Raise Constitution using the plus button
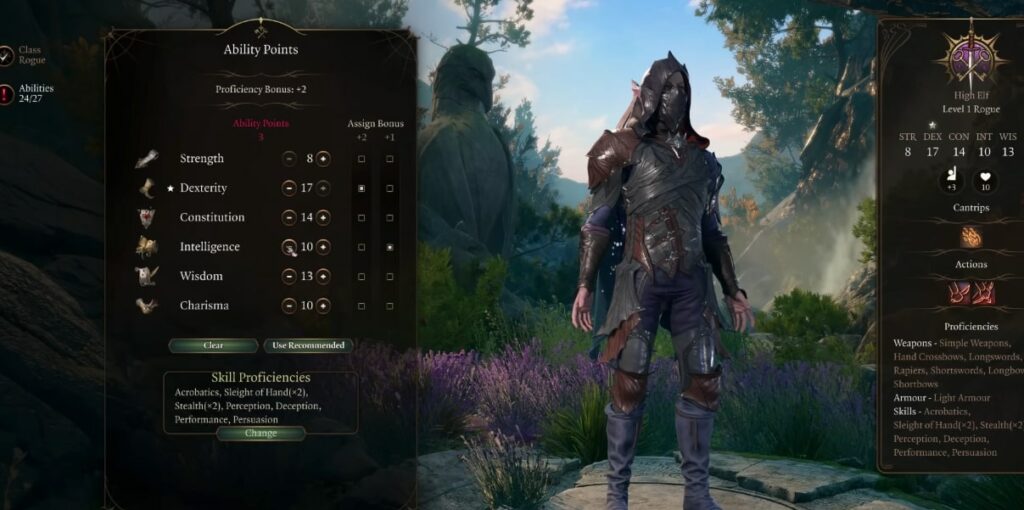The width and height of the screenshot is (1024, 510). pos(323,217)
